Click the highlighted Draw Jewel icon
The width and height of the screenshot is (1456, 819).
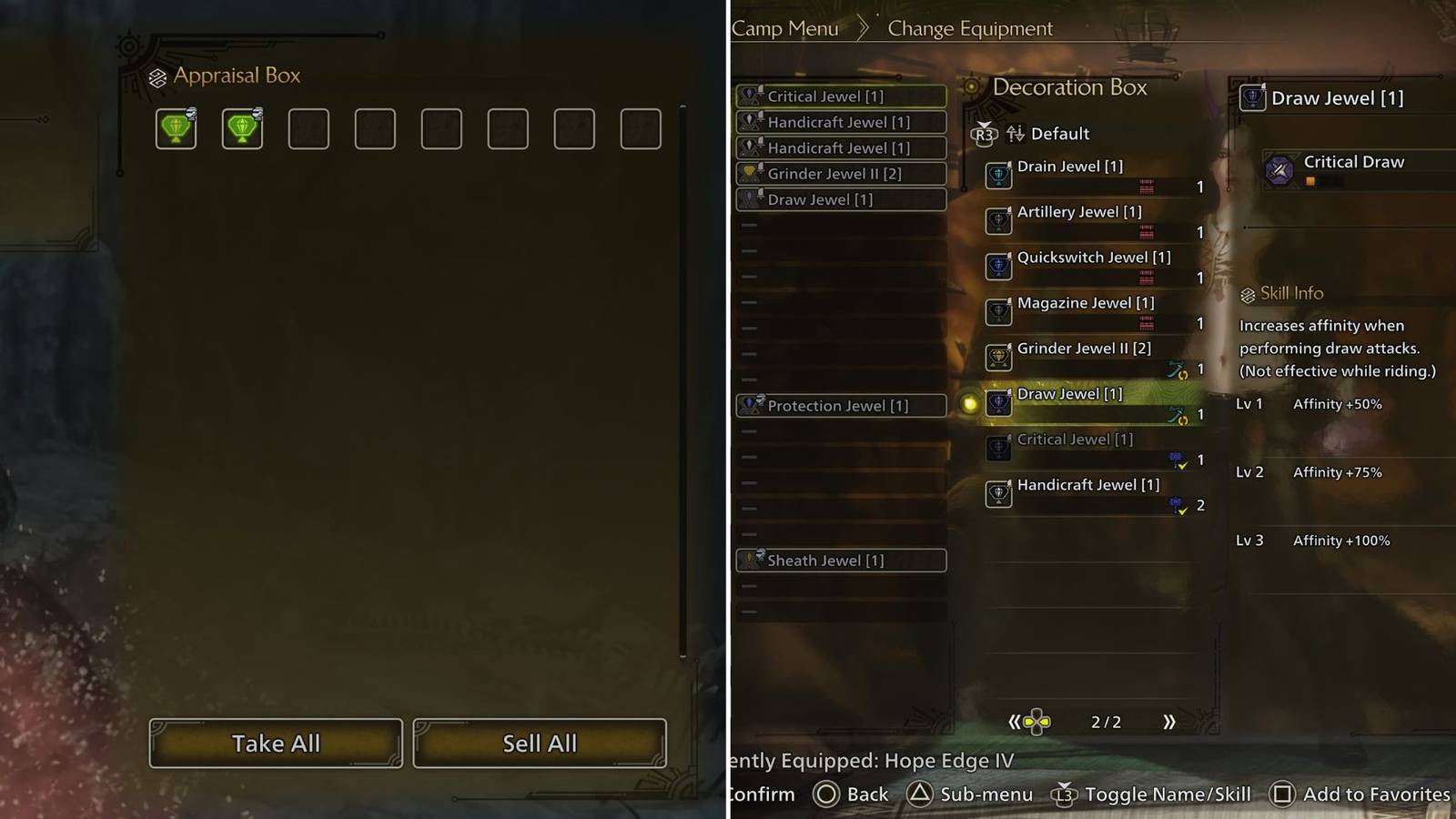tap(998, 403)
